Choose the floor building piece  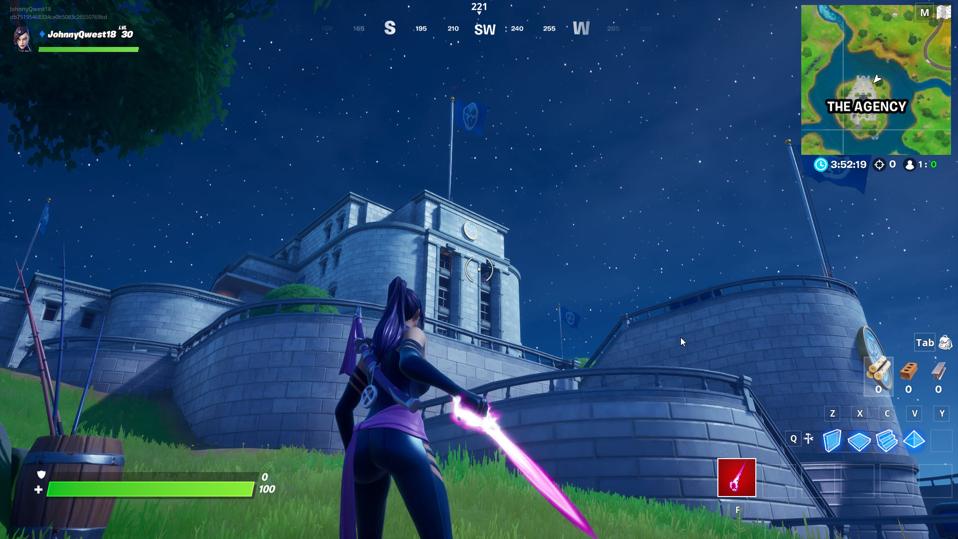coord(859,441)
